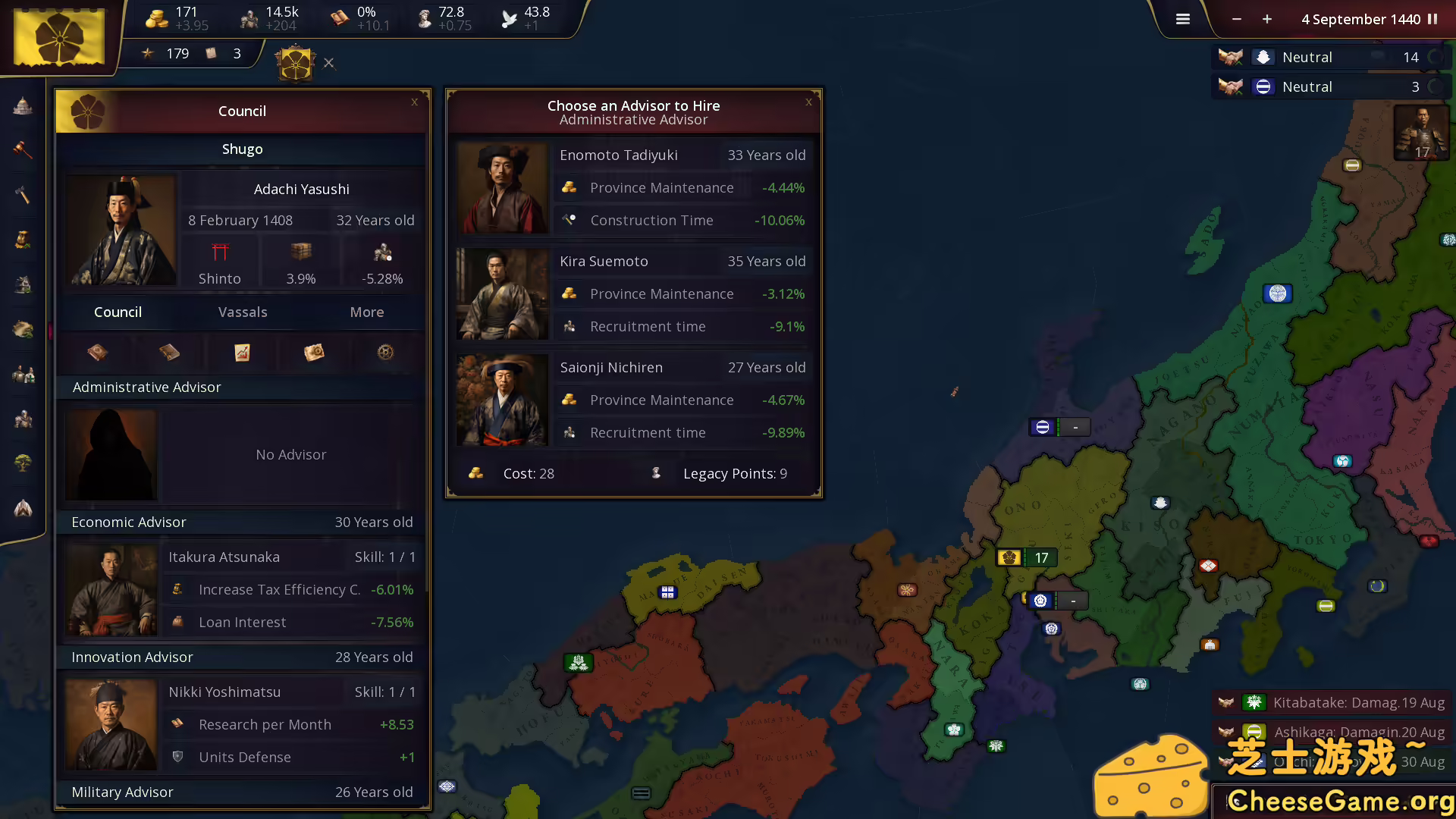Image resolution: width=1456 pixels, height=819 pixels.
Task: Select the chart advisor category icon
Action: [242, 352]
